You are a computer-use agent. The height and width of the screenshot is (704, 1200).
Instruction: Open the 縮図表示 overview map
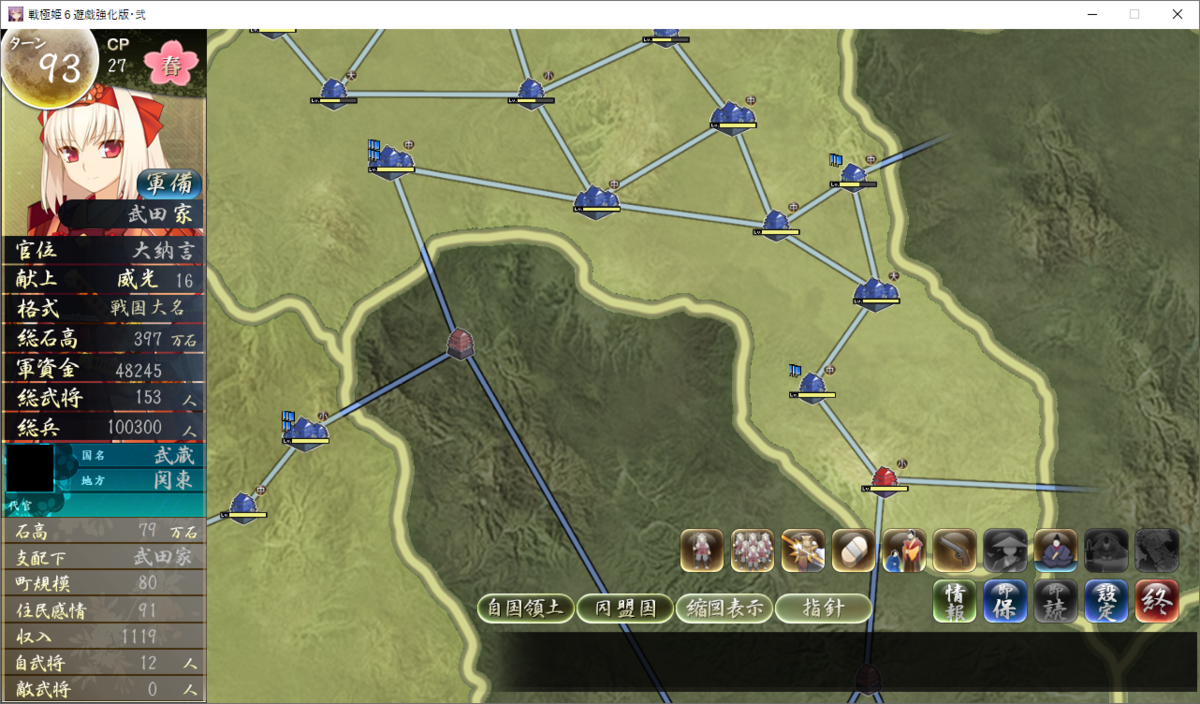pos(724,608)
